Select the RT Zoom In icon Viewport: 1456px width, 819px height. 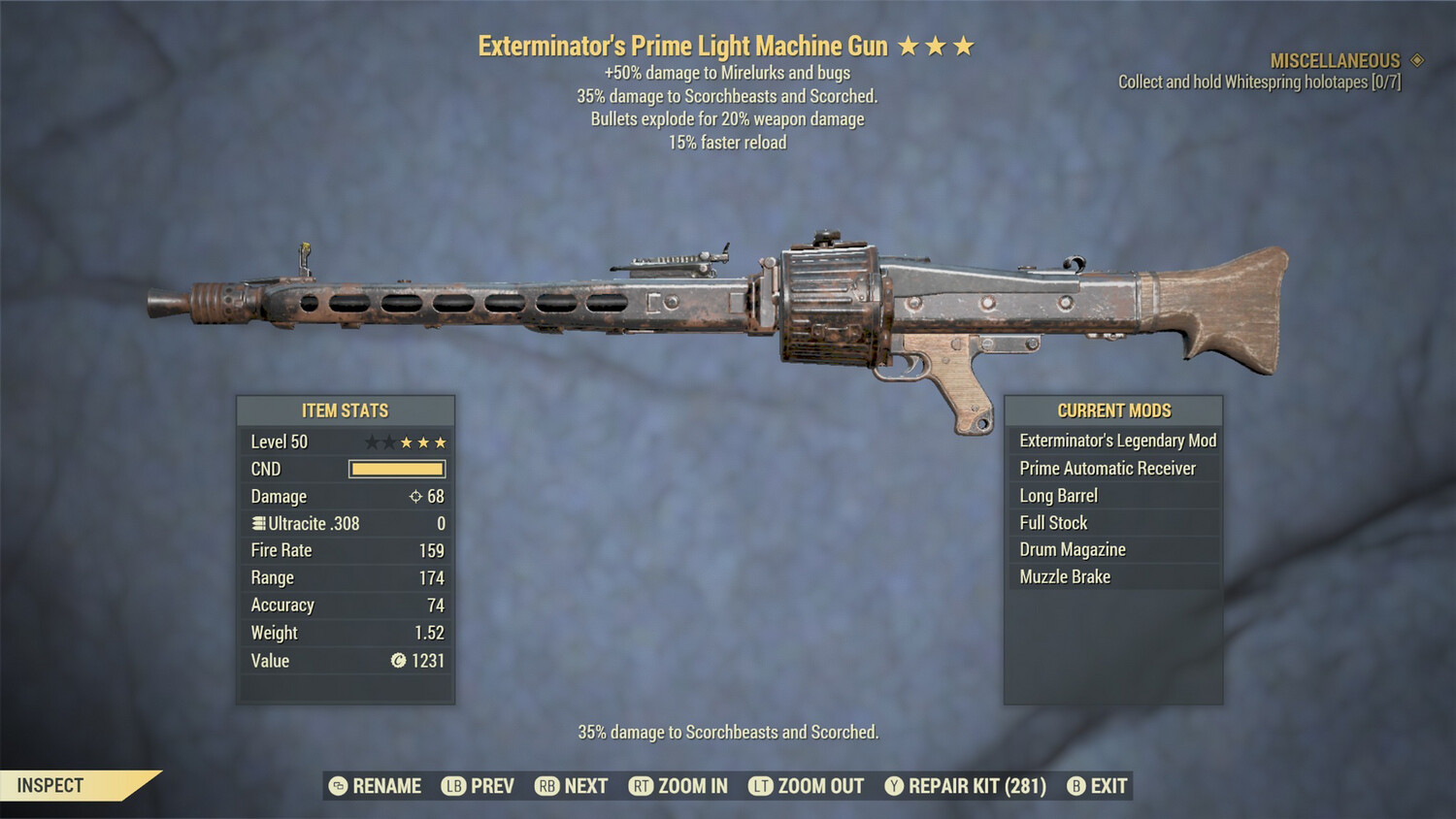click(x=642, y=786)
